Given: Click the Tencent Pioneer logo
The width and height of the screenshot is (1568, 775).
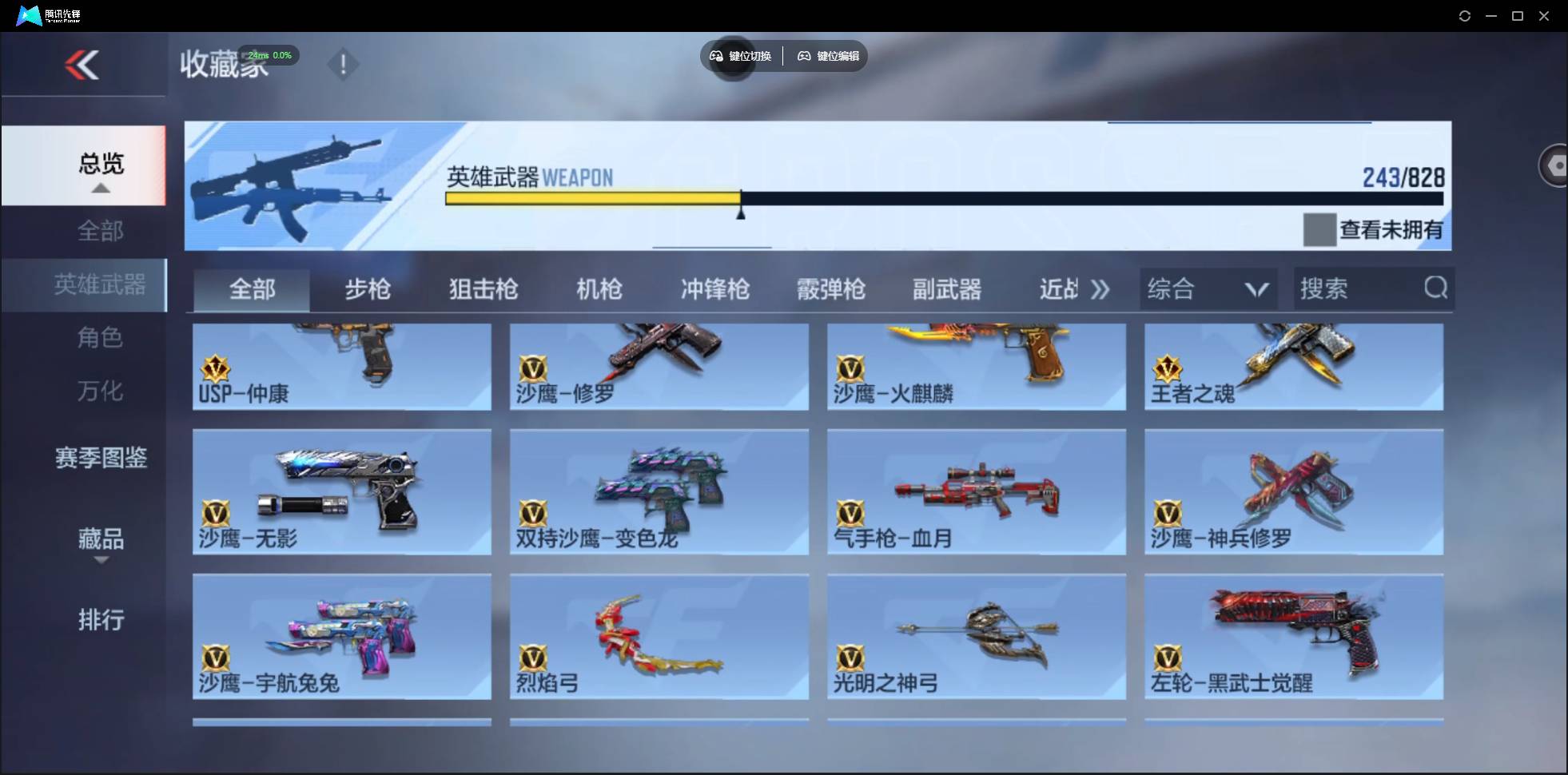Looking at the screenshot, I should pos(30,14).
